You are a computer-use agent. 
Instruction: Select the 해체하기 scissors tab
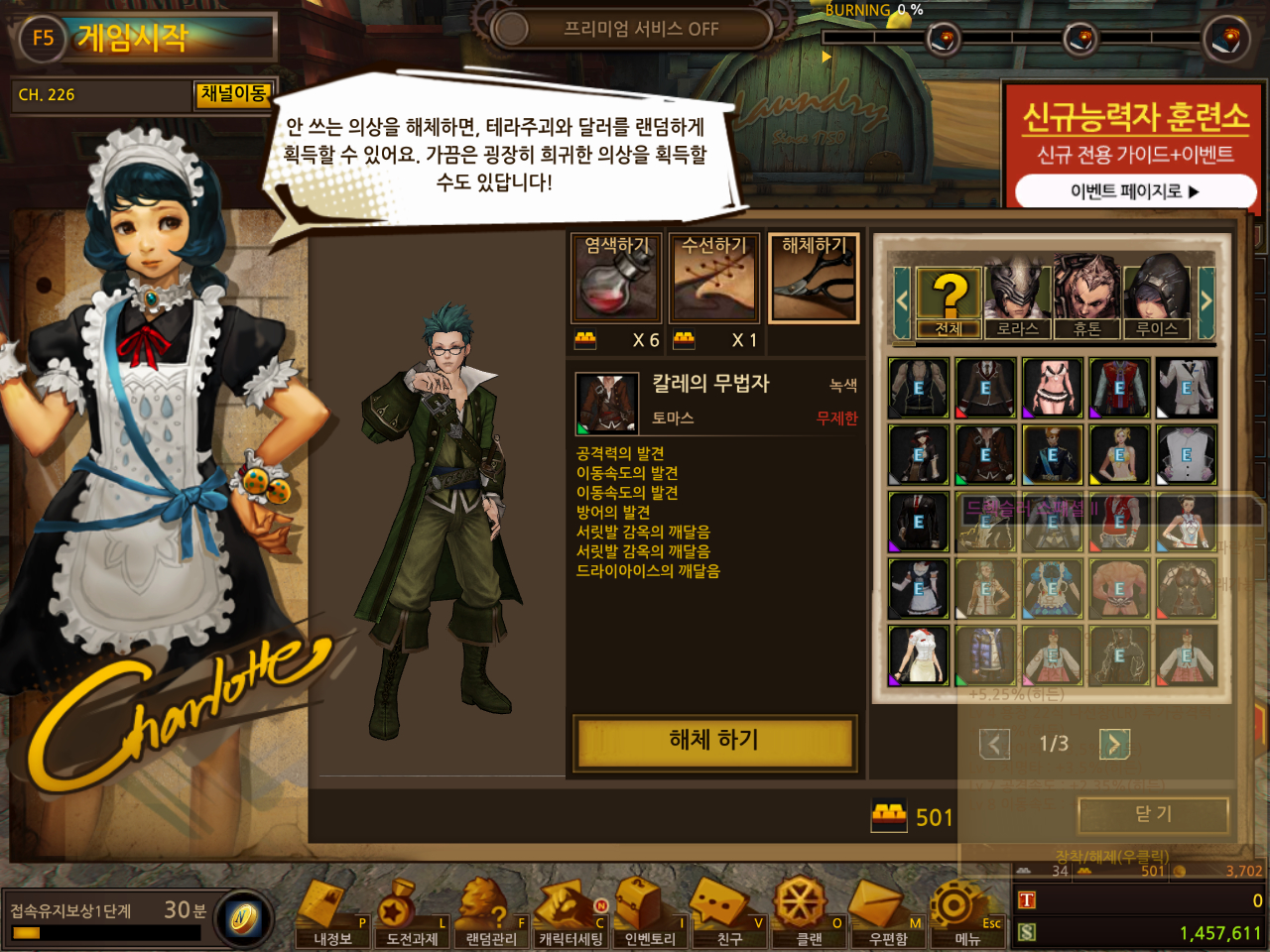pyautogui.click(x=814, y=279)
